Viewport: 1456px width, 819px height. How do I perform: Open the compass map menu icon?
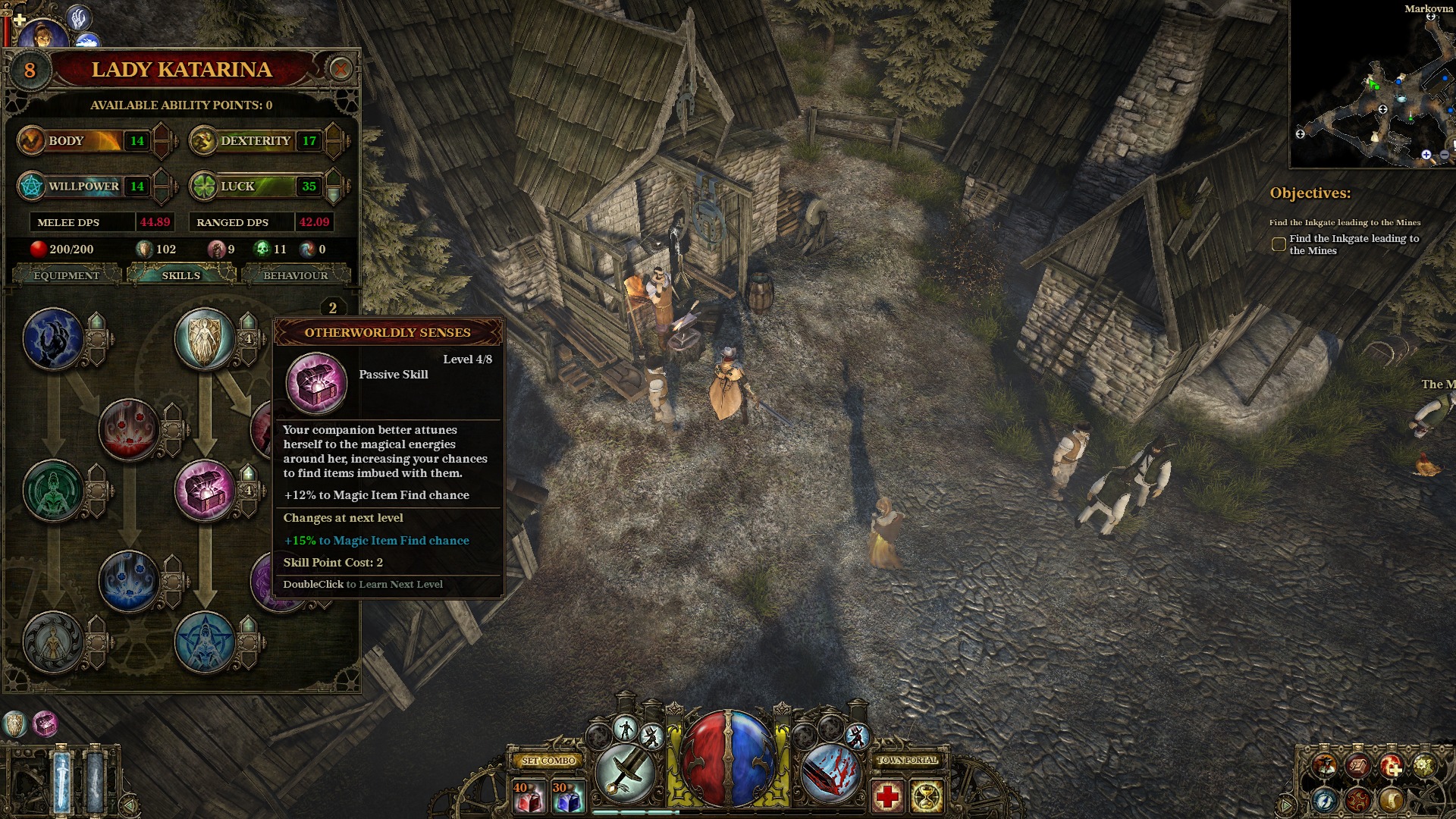click(x=1325, y=799)
